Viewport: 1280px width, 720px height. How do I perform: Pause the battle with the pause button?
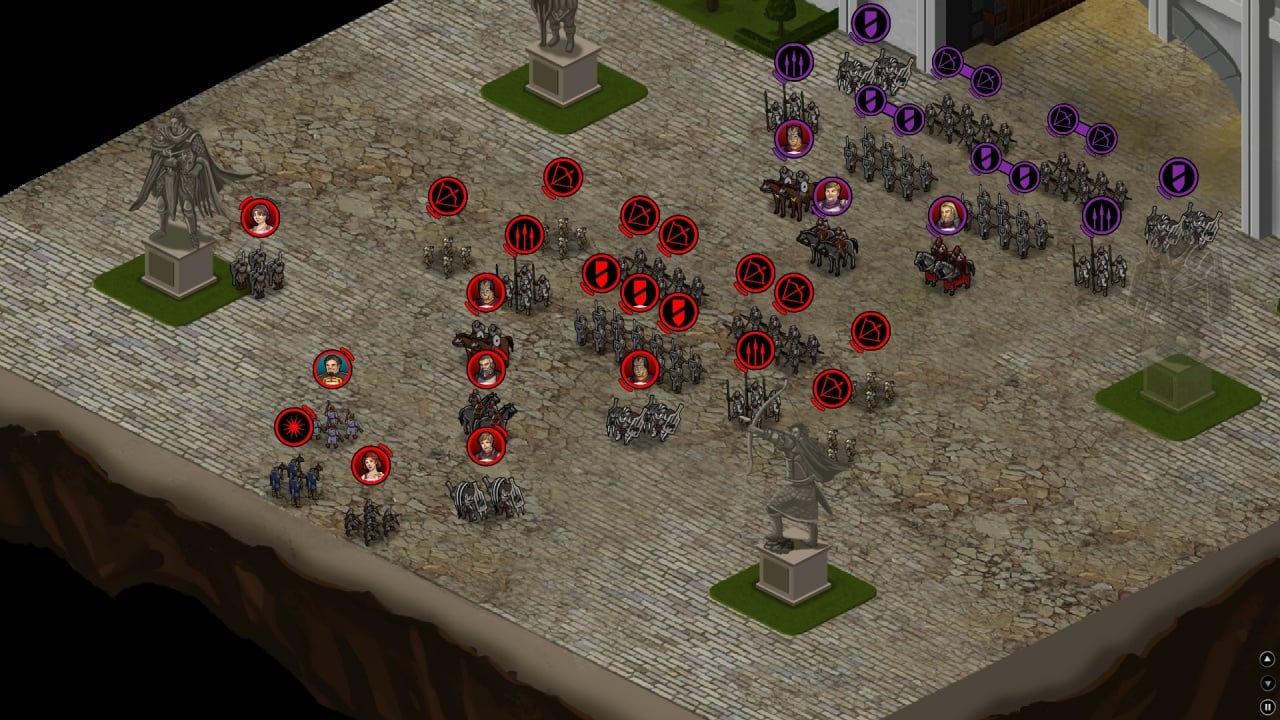[x=1267, y=707]
